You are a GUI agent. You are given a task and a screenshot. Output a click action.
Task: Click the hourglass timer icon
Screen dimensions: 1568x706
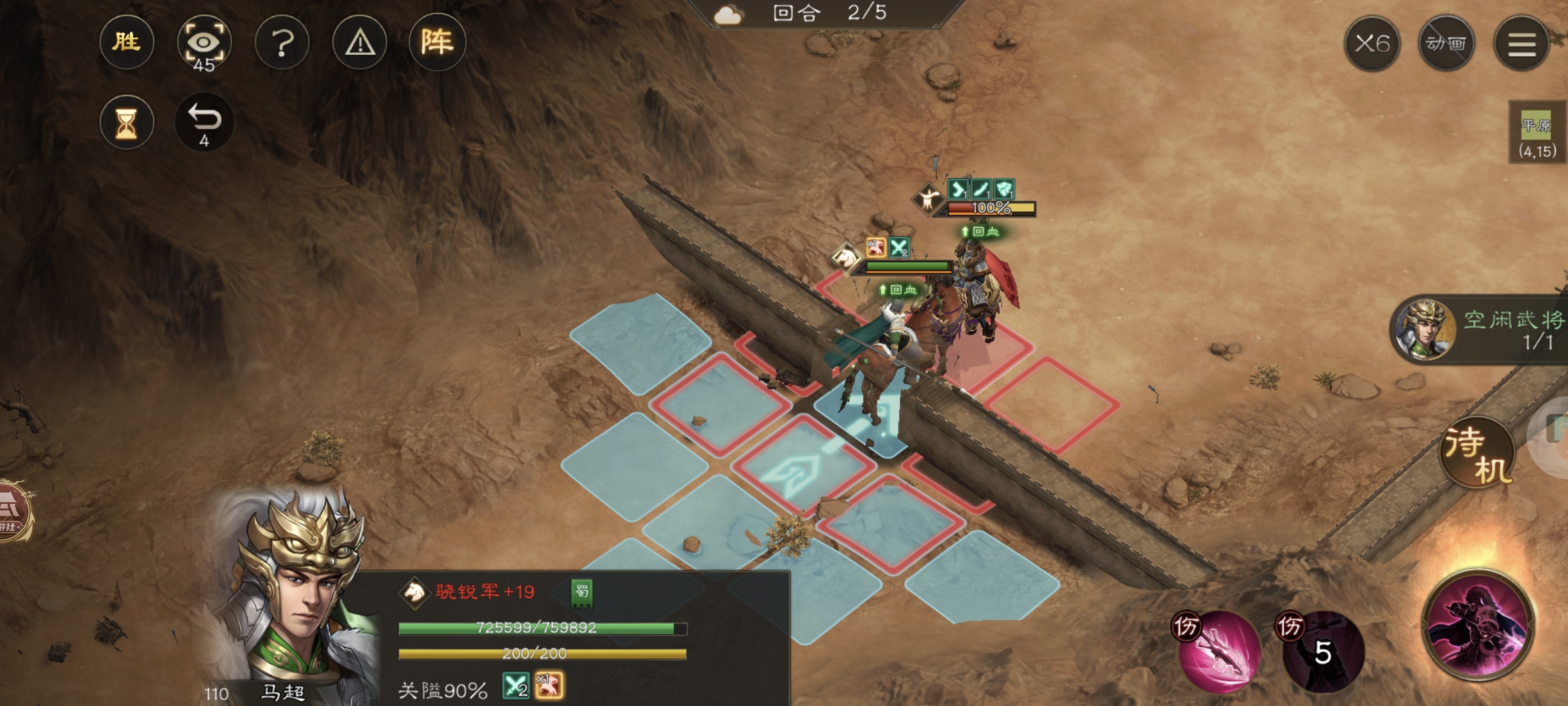coord(128,121)
